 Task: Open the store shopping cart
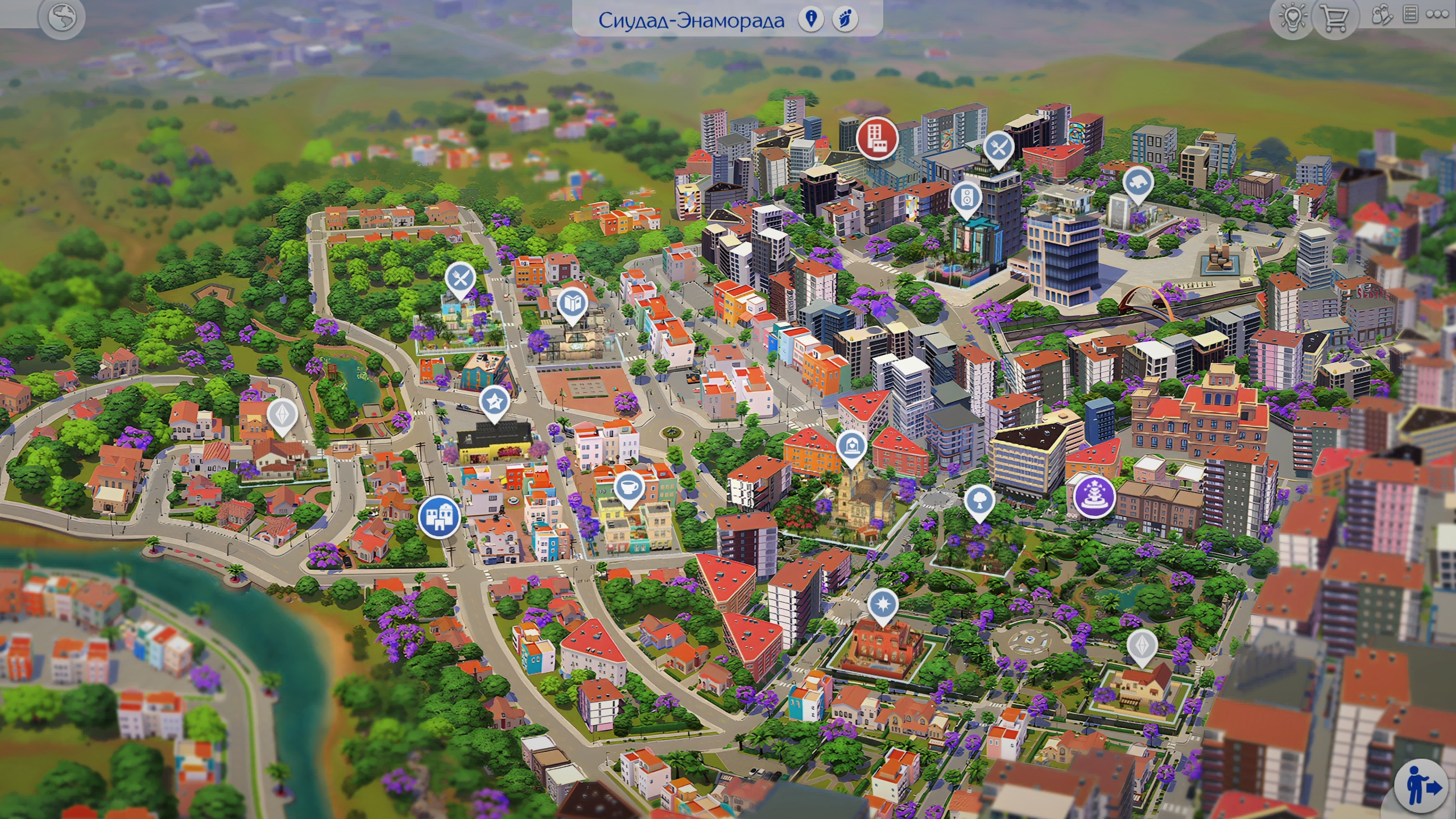tap(1333, 18)
